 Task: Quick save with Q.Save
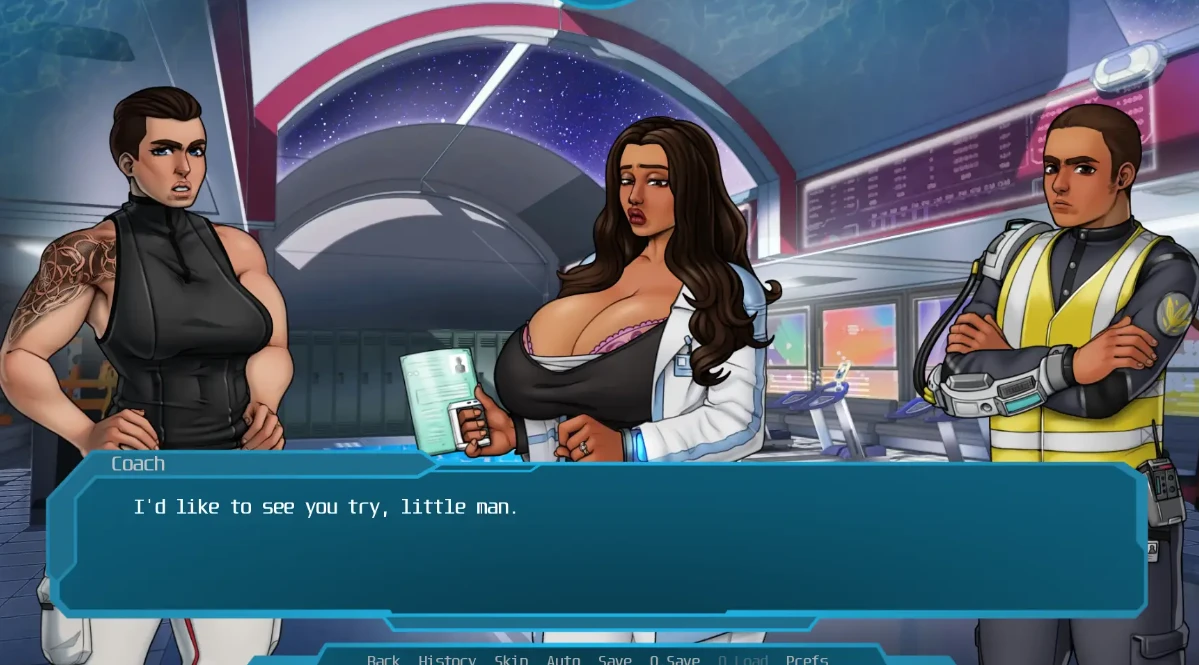(675, 659)
